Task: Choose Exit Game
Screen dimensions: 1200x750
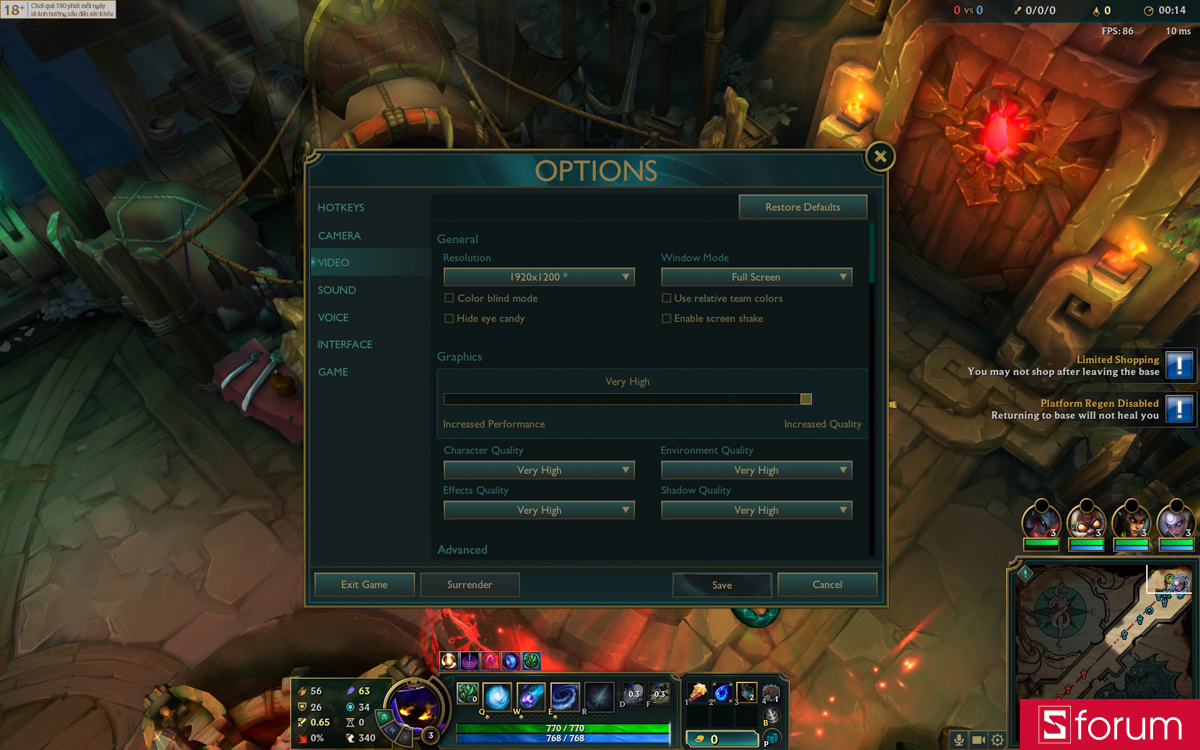Action: point(364,585)
